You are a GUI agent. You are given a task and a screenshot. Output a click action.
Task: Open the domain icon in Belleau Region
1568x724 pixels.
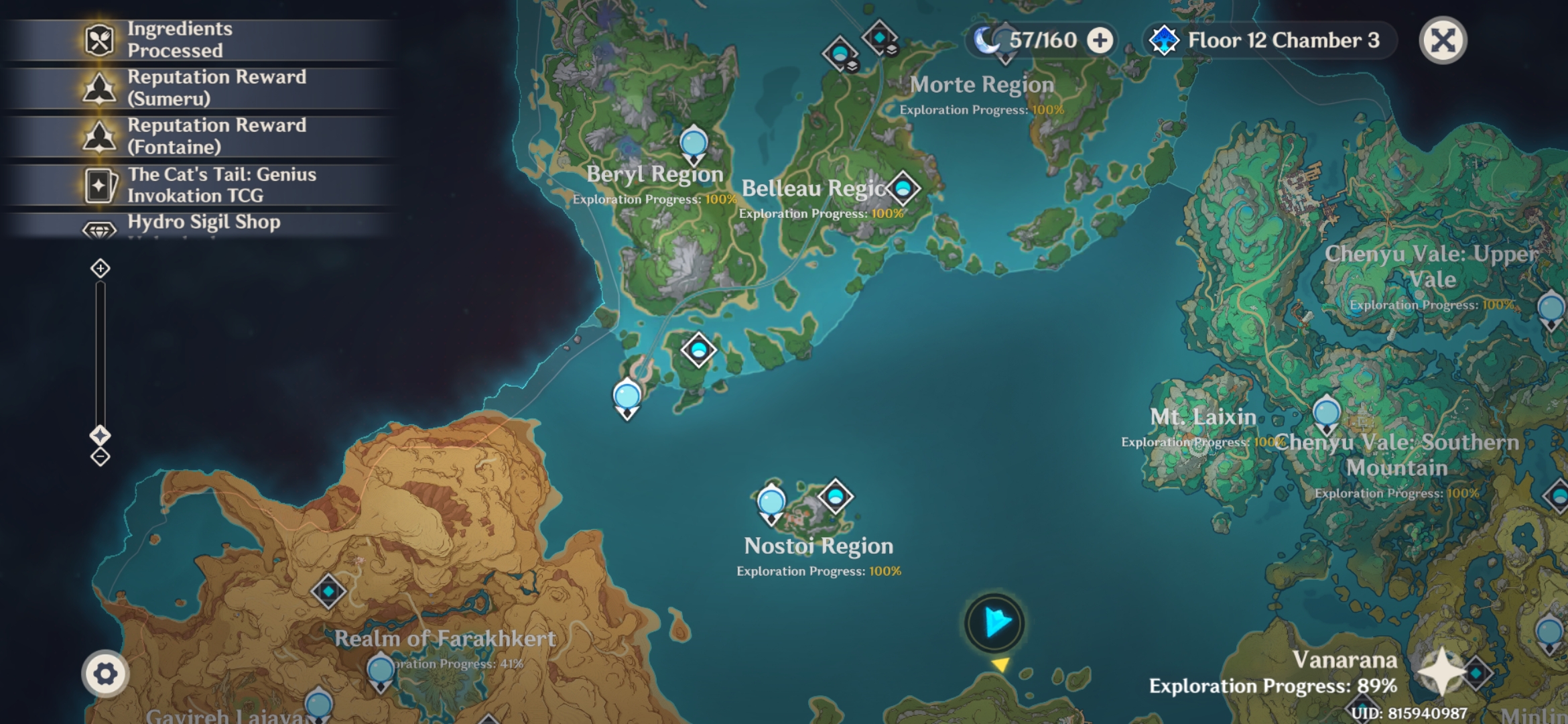pyautogui.click(x=904, y=188)
